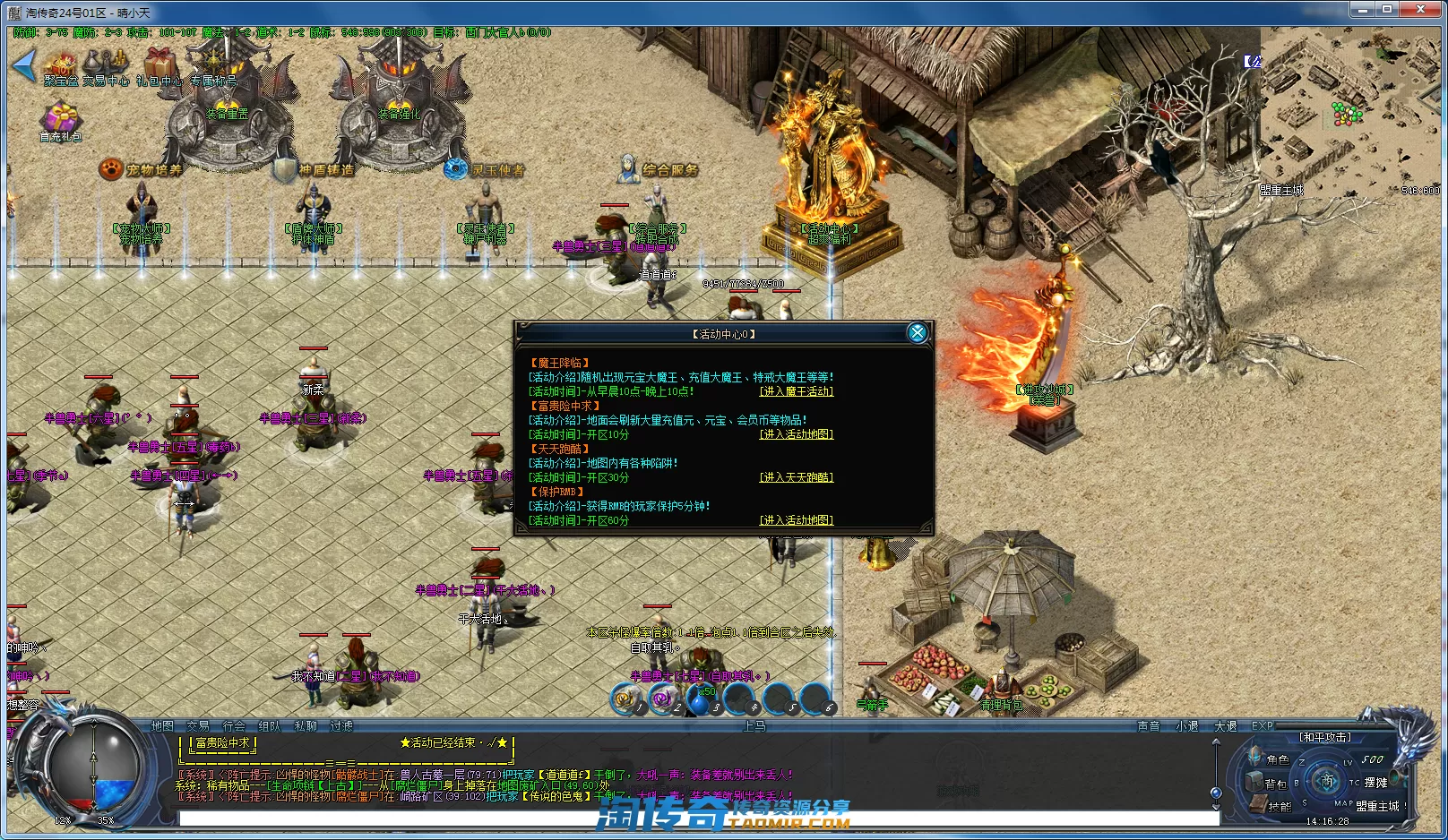Open the 交易中心 trading center

tap(107, 66)
